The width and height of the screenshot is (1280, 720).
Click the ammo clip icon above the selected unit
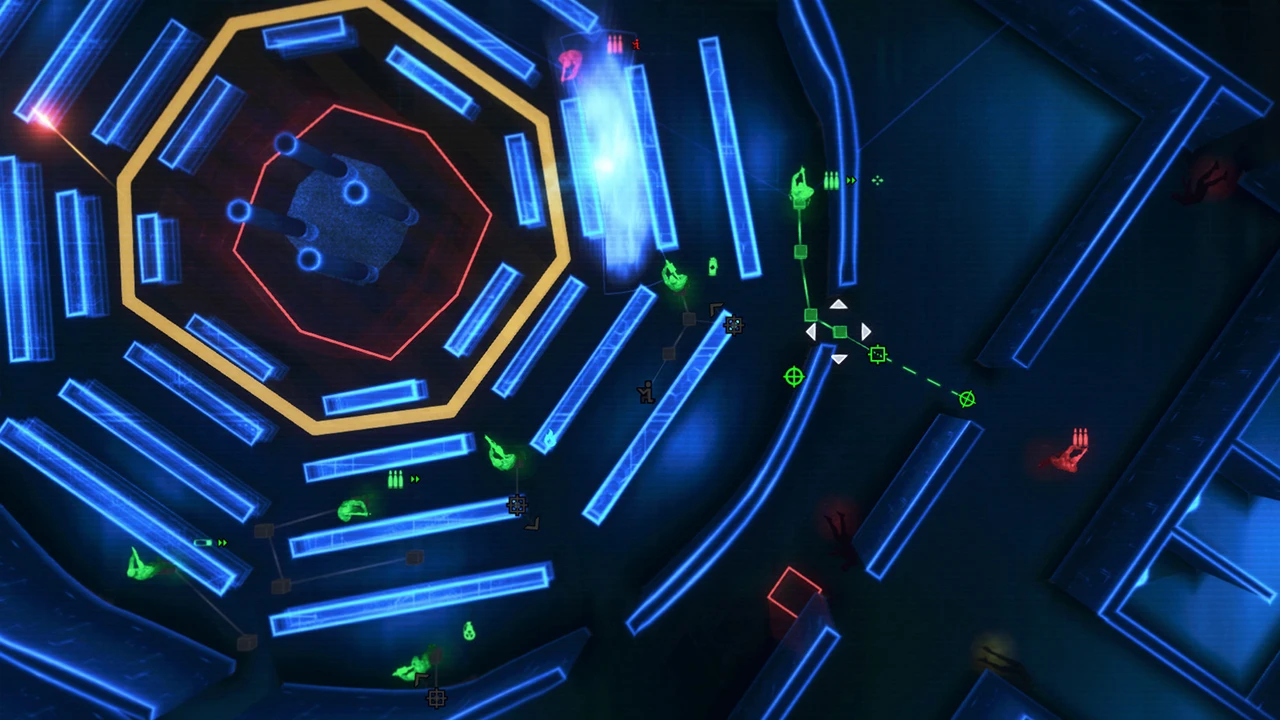(829, 178)
